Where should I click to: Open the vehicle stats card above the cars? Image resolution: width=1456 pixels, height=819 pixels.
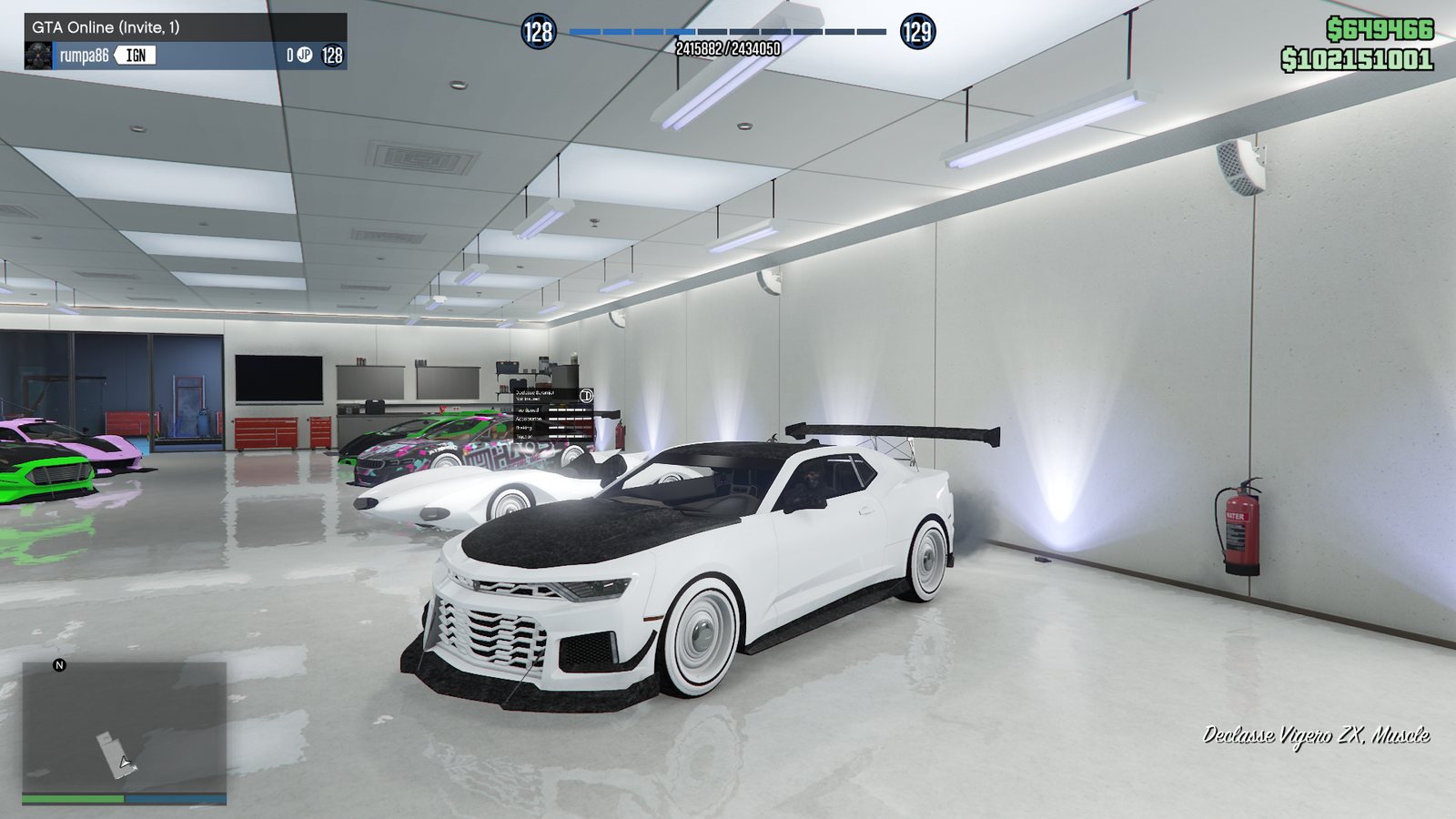click(553, 416)
